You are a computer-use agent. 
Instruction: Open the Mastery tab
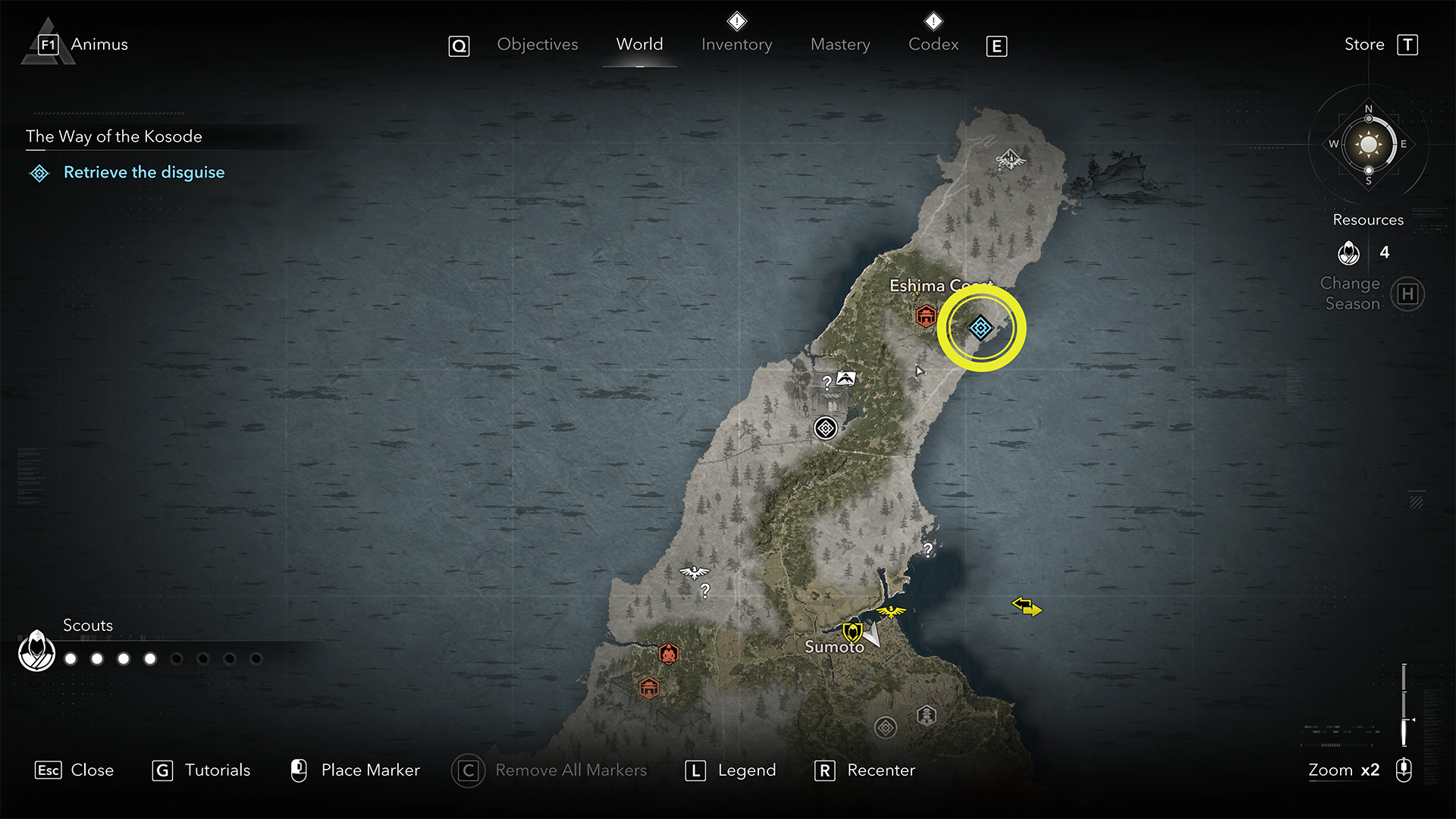(840, 45)
